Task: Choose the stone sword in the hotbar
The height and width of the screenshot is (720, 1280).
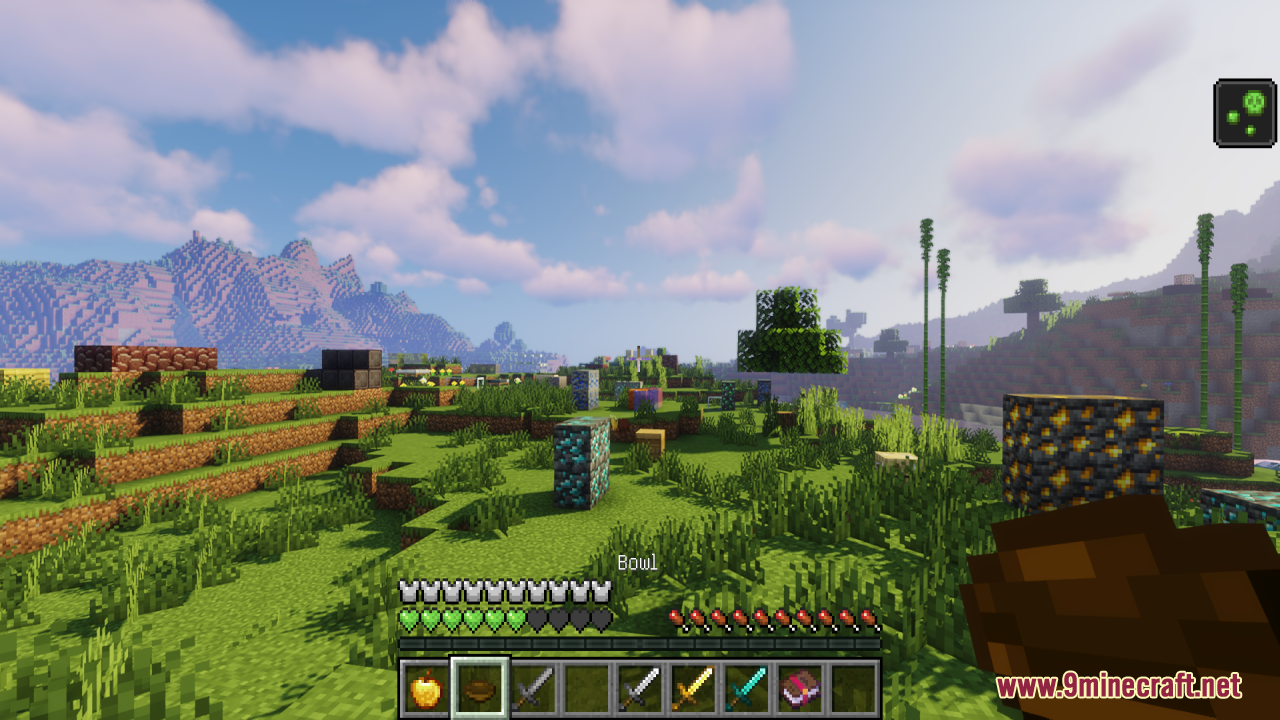Action: tap(534, 688)
